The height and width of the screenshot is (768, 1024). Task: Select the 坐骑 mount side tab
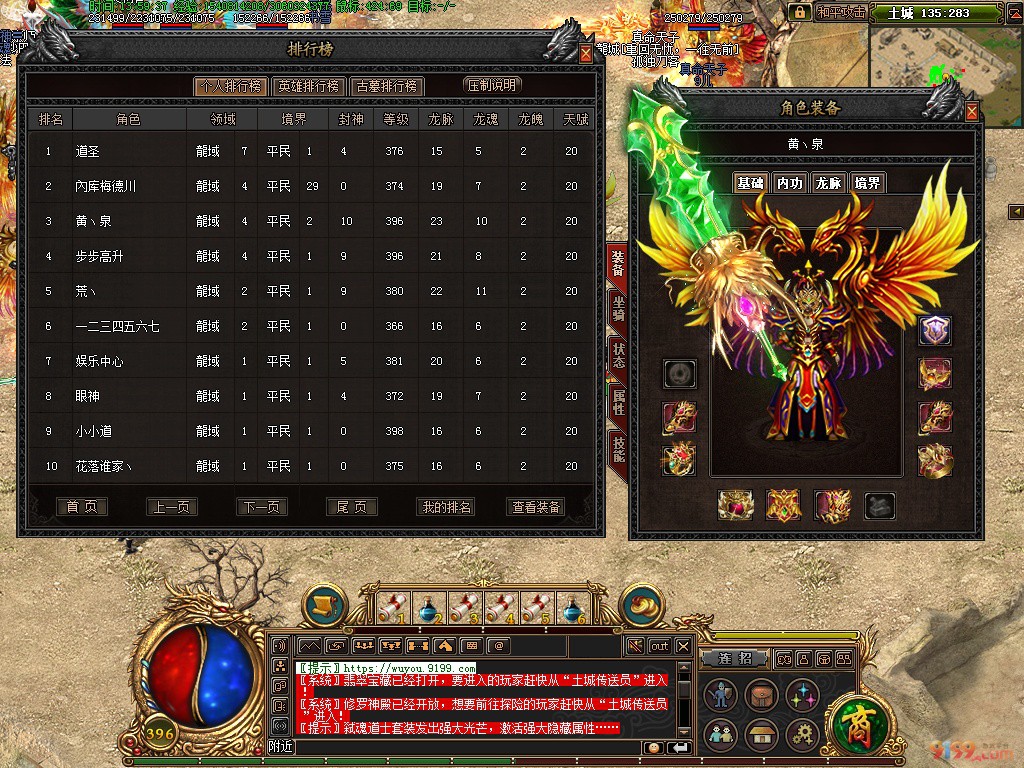click(618, 310)
